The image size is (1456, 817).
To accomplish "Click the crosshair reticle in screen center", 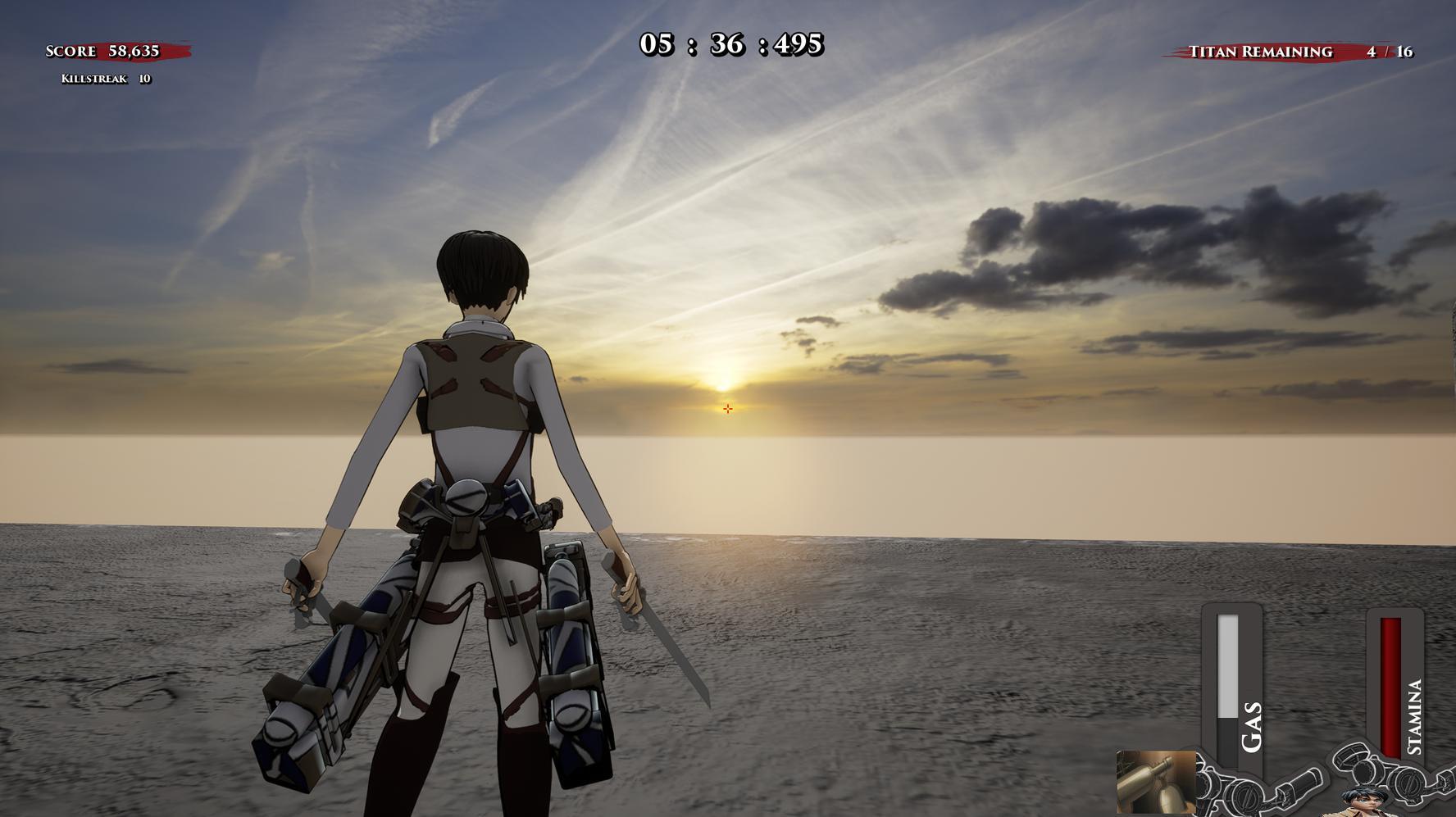I will click(x=728, y=407).
